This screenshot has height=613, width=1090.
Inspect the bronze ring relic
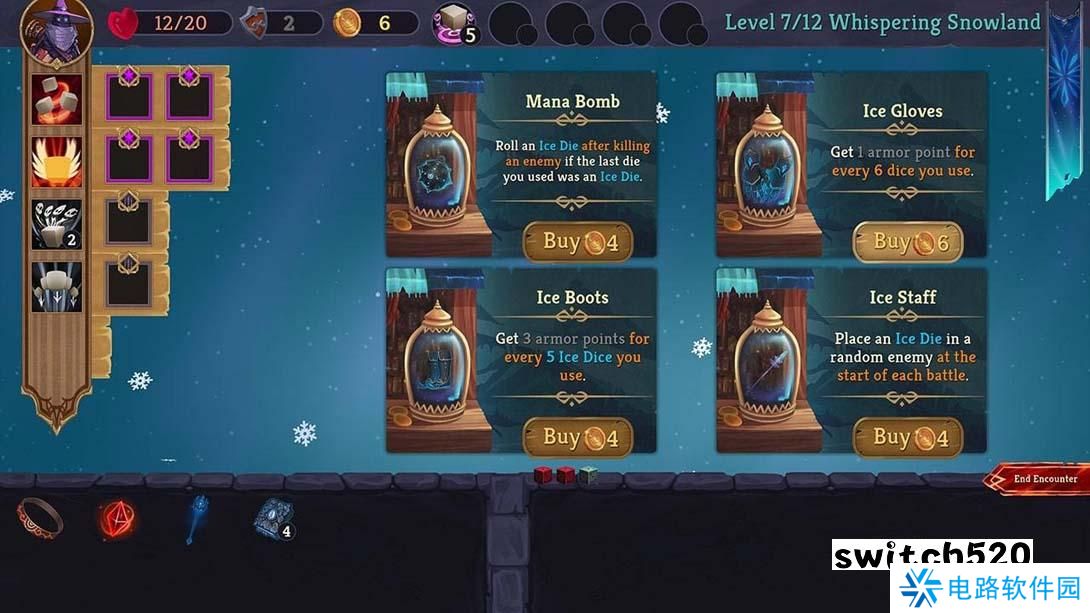click(x=41, y=517)
